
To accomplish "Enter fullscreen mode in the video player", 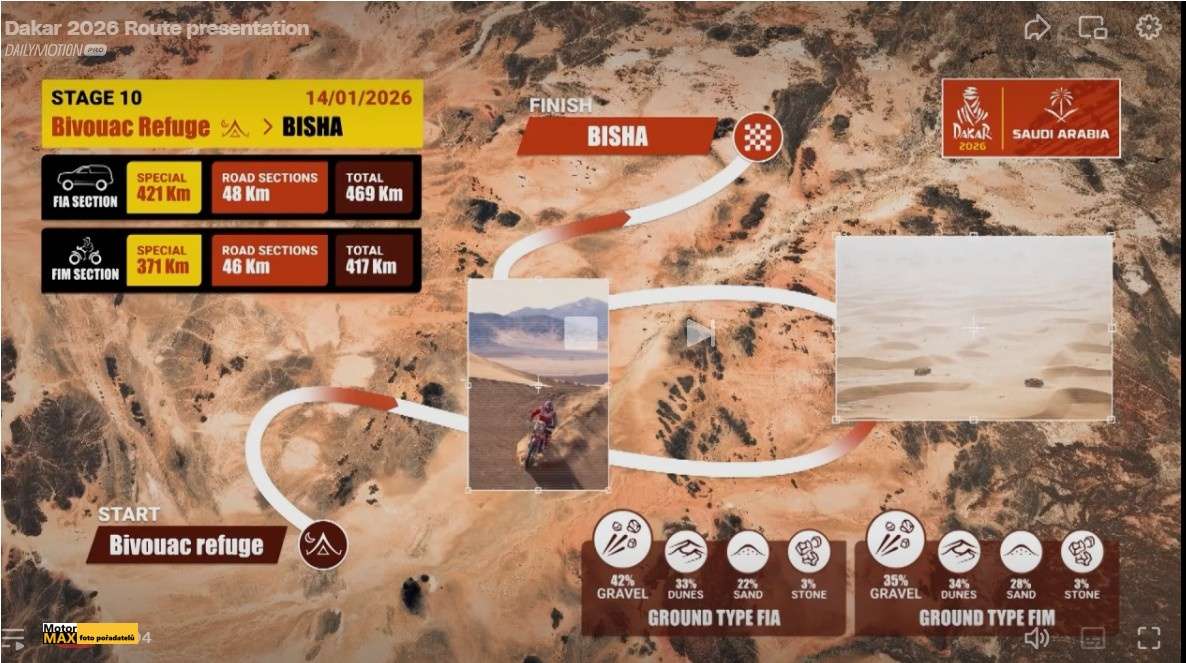I will tap(1148, 638).
